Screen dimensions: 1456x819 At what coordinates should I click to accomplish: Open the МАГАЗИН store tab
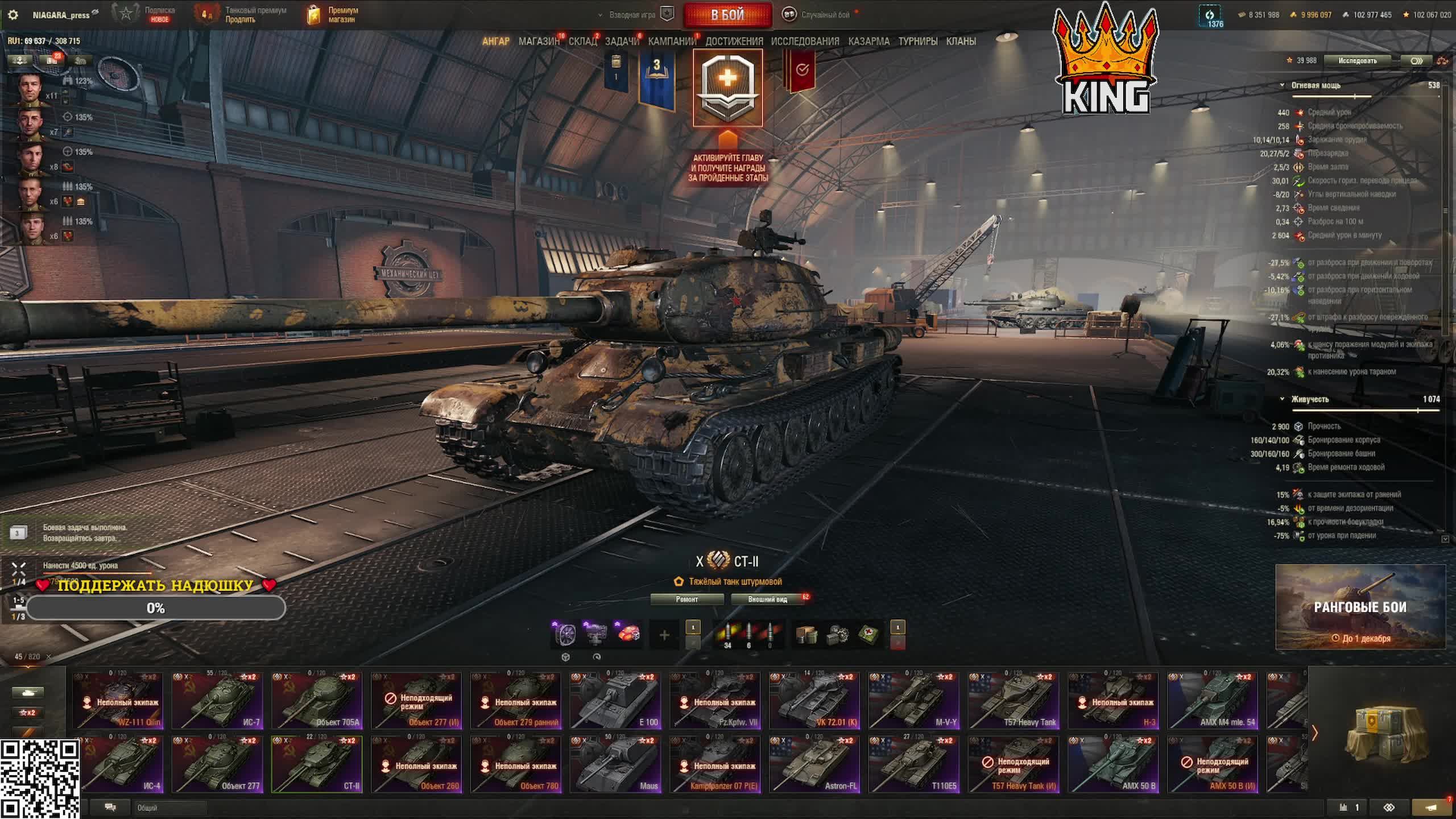click(x=538, y=42)
